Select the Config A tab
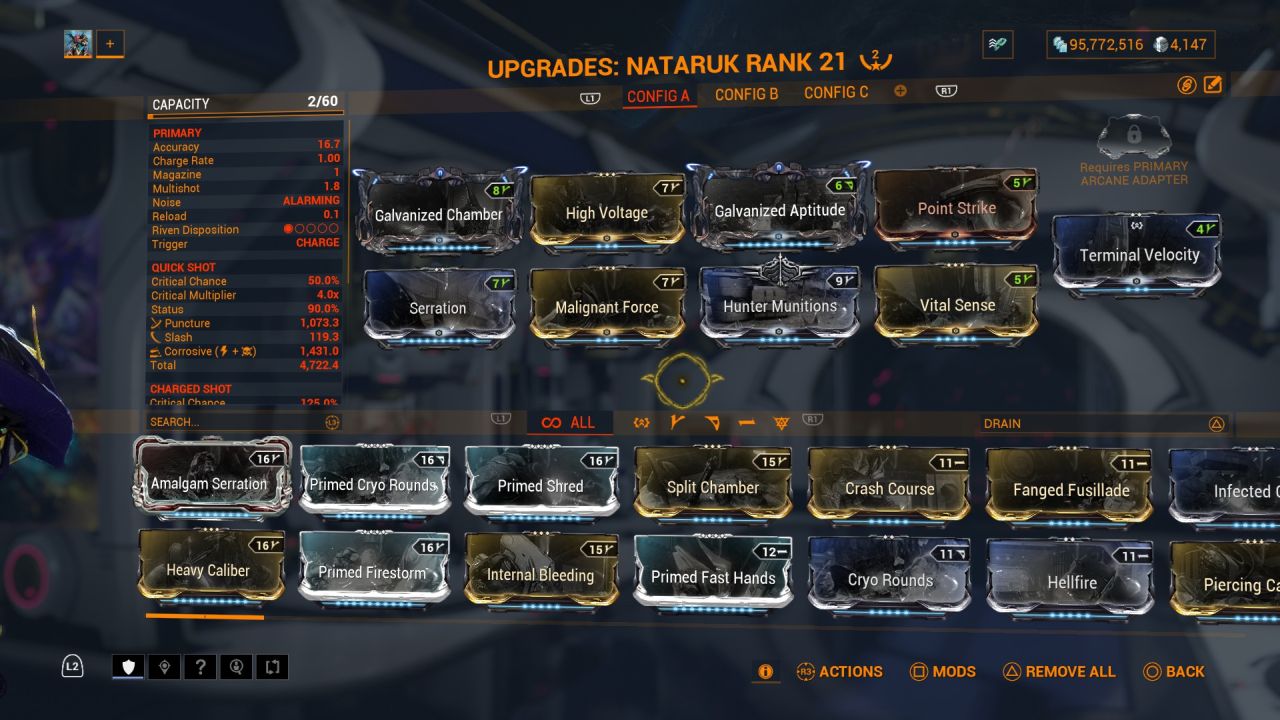 coord(658,96)
